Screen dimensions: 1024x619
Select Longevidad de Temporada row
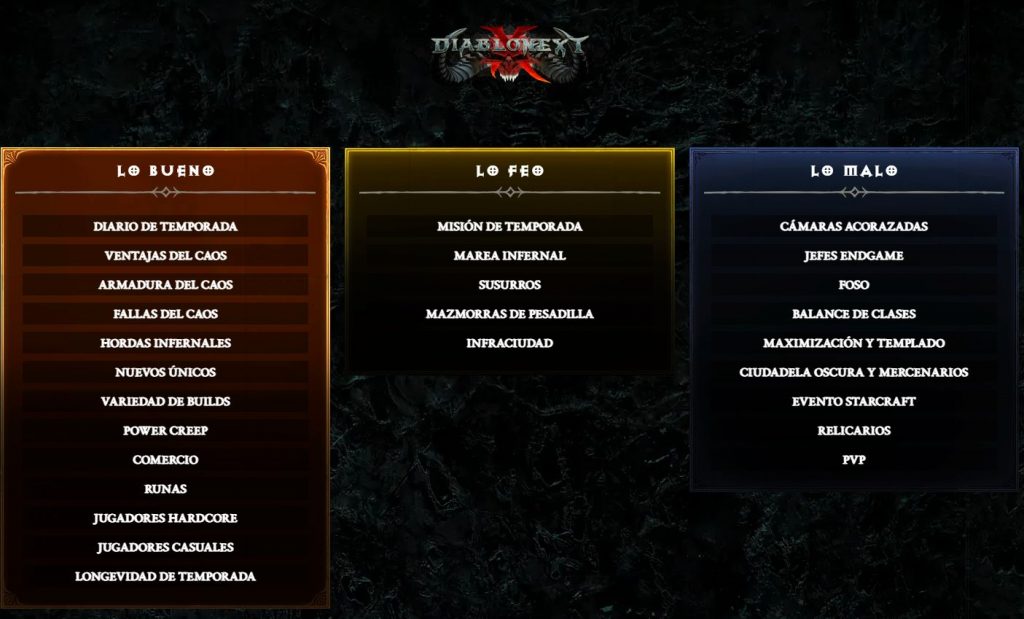[165, 576]
